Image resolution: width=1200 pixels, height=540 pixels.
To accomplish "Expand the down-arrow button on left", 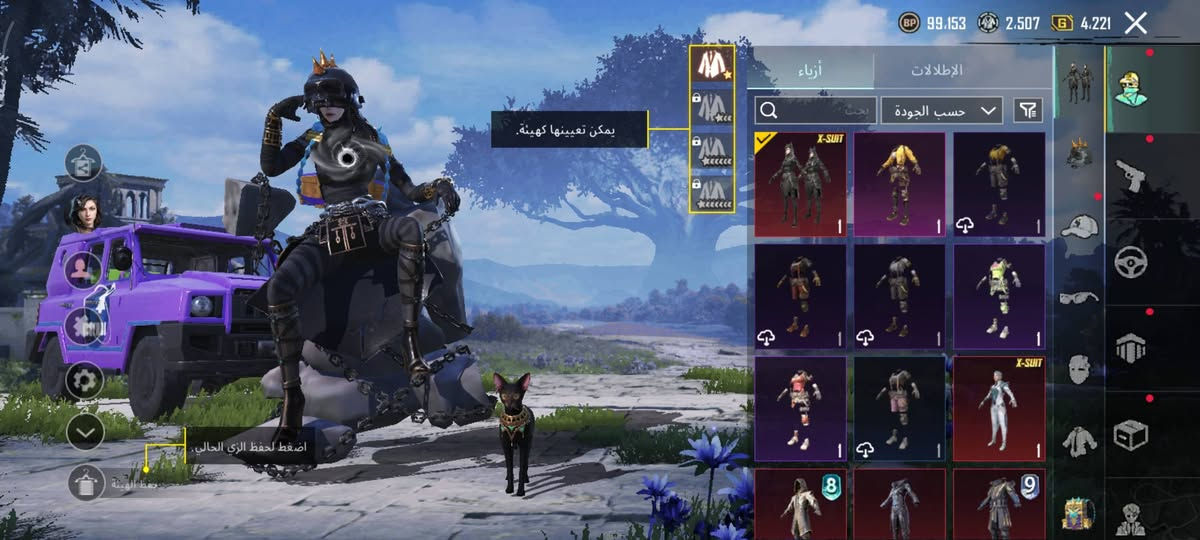I will click(x=85, y=431).
